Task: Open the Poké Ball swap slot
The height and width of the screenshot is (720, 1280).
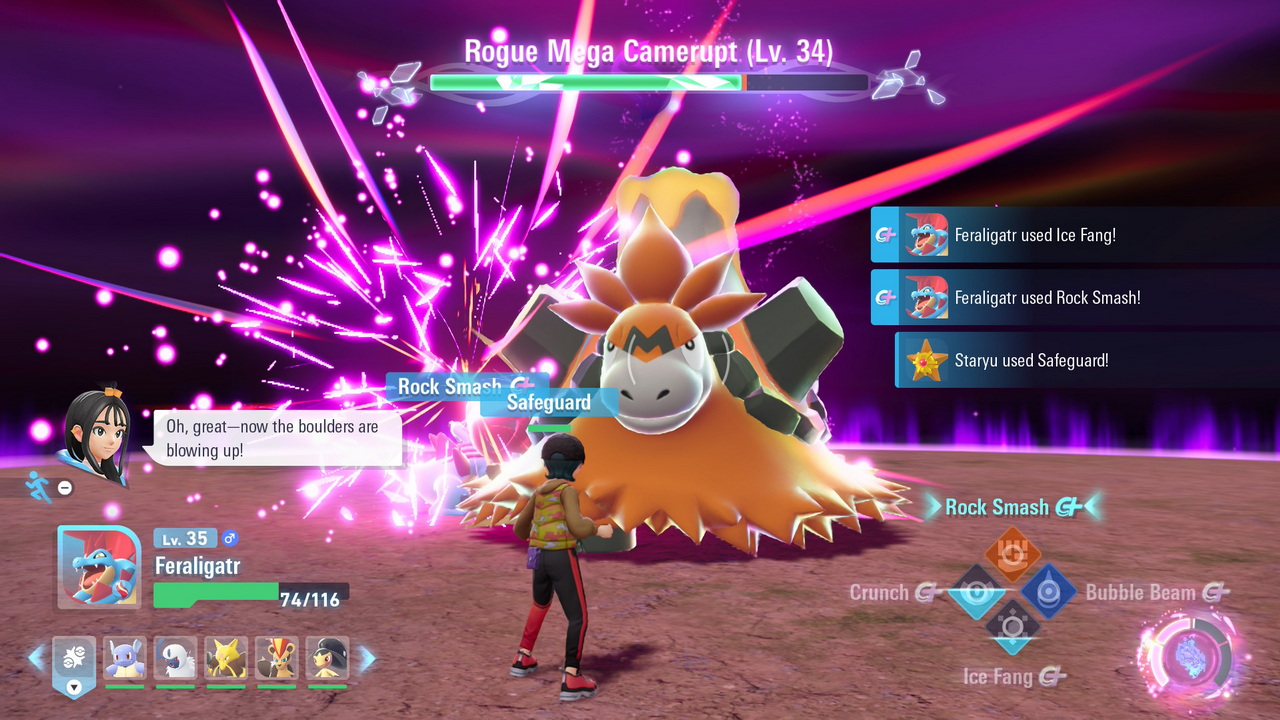Action: click(x=74, y=660)
